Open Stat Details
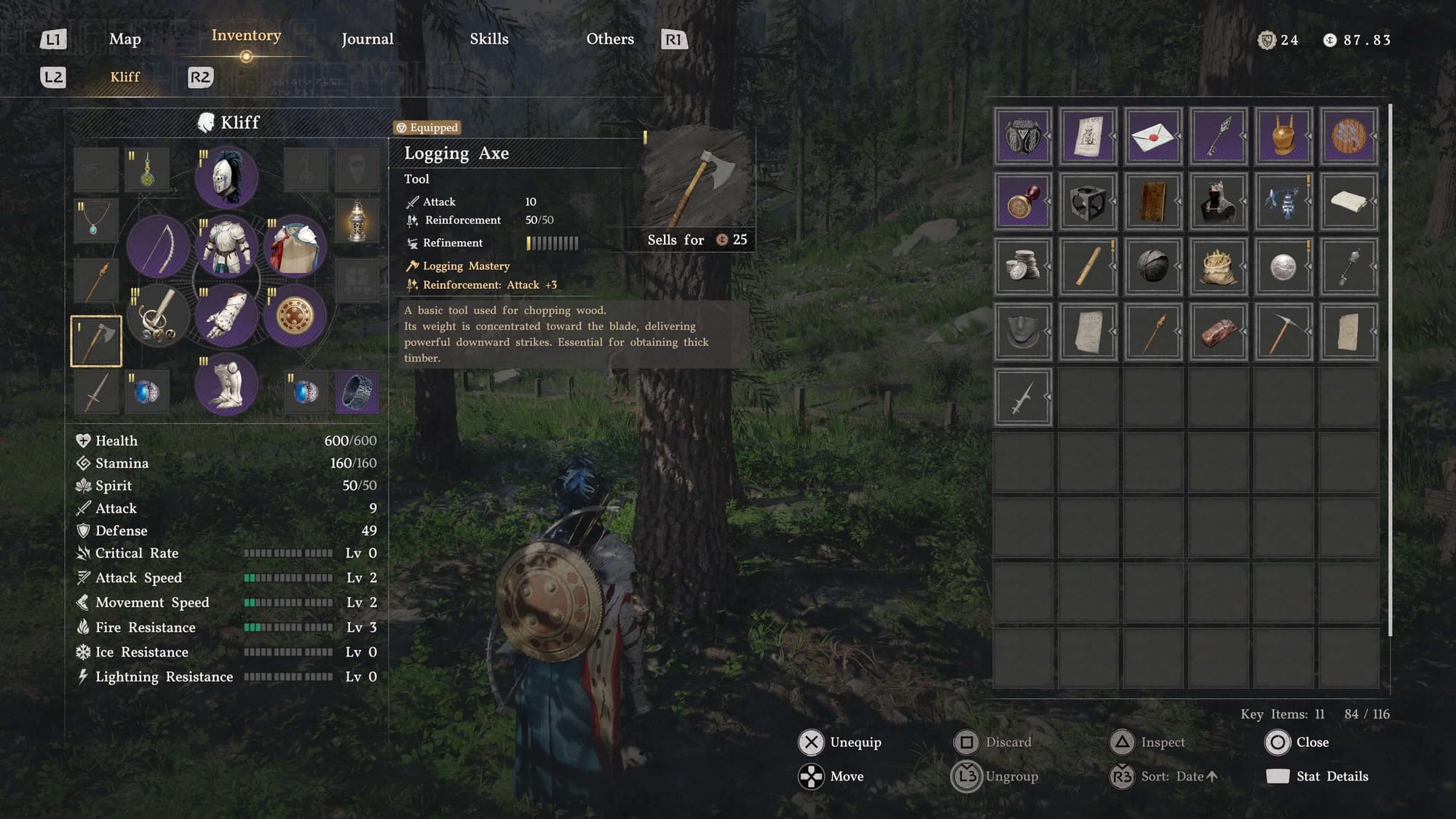Viewport: 1456px width, 819px height. 1318,776
